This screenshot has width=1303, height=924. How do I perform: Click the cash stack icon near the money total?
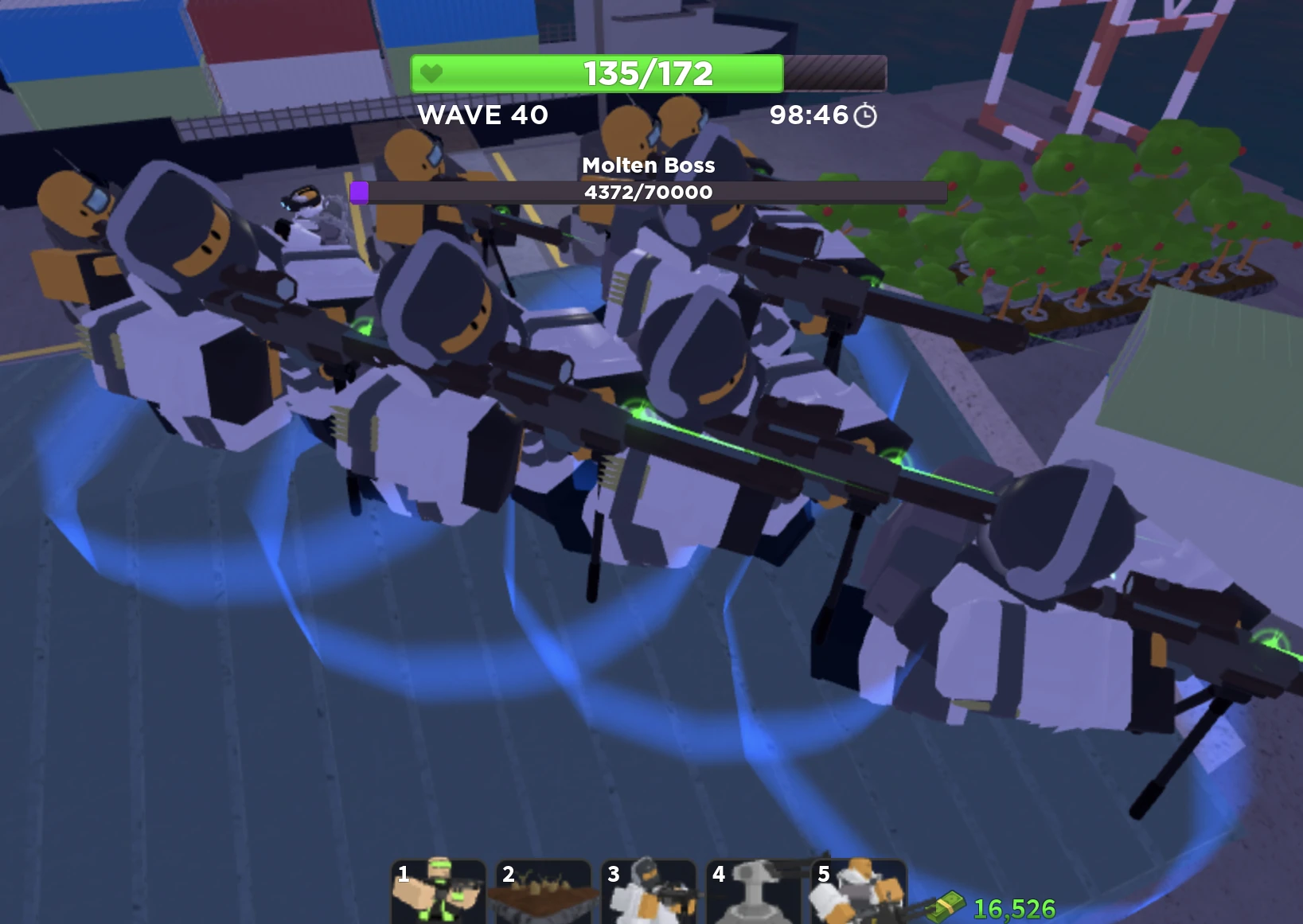947,906
